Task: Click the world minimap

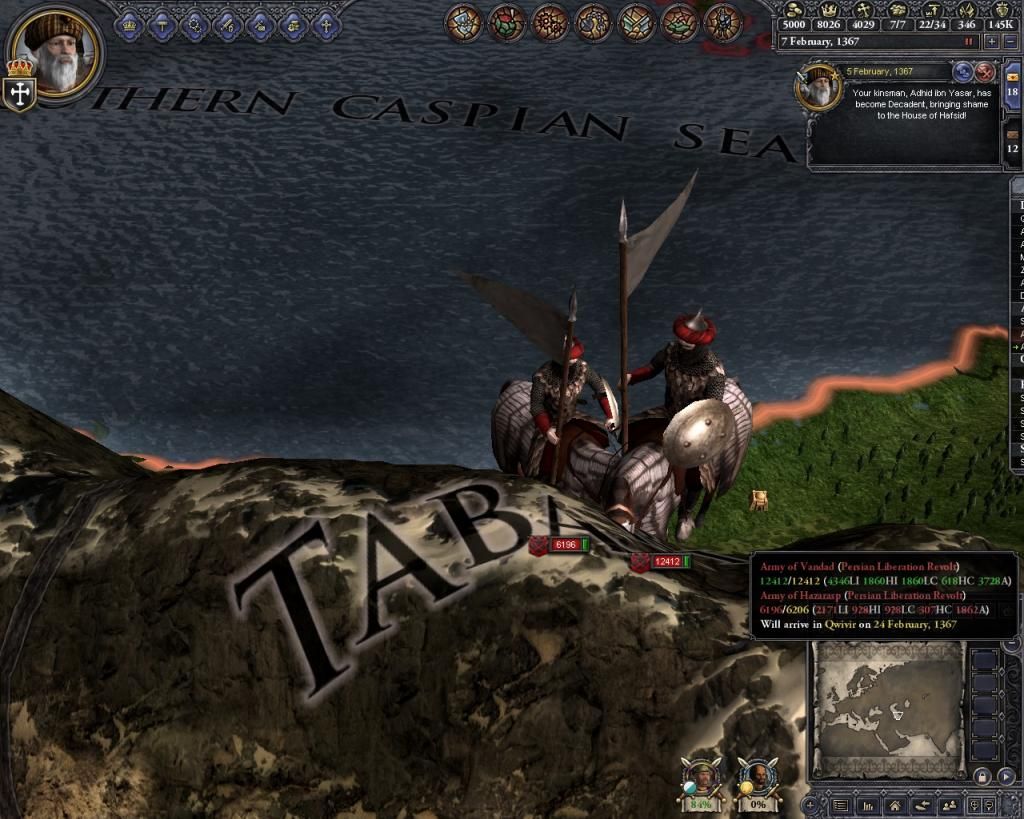Action: click(x=887, y=709)
